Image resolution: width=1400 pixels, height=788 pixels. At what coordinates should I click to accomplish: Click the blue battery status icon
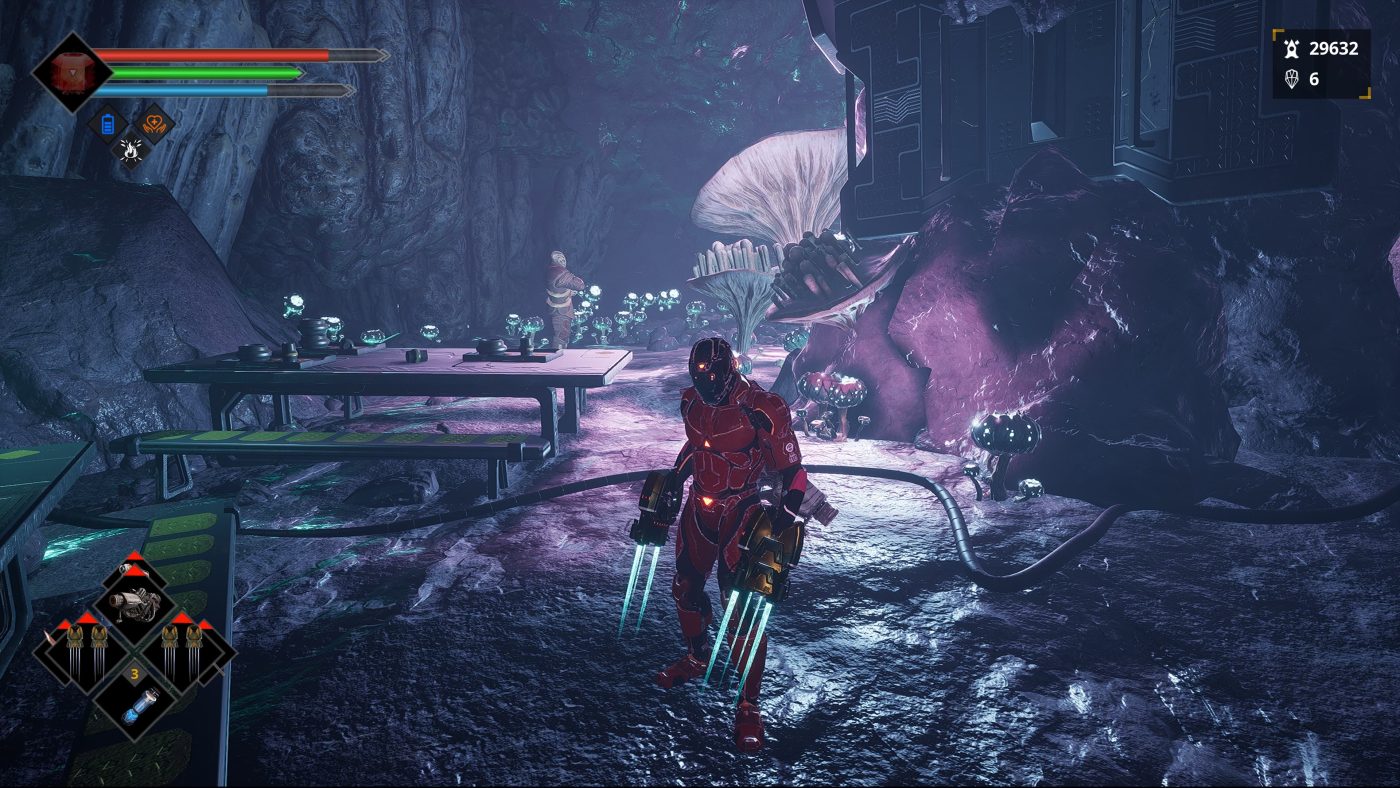(107, 124)
